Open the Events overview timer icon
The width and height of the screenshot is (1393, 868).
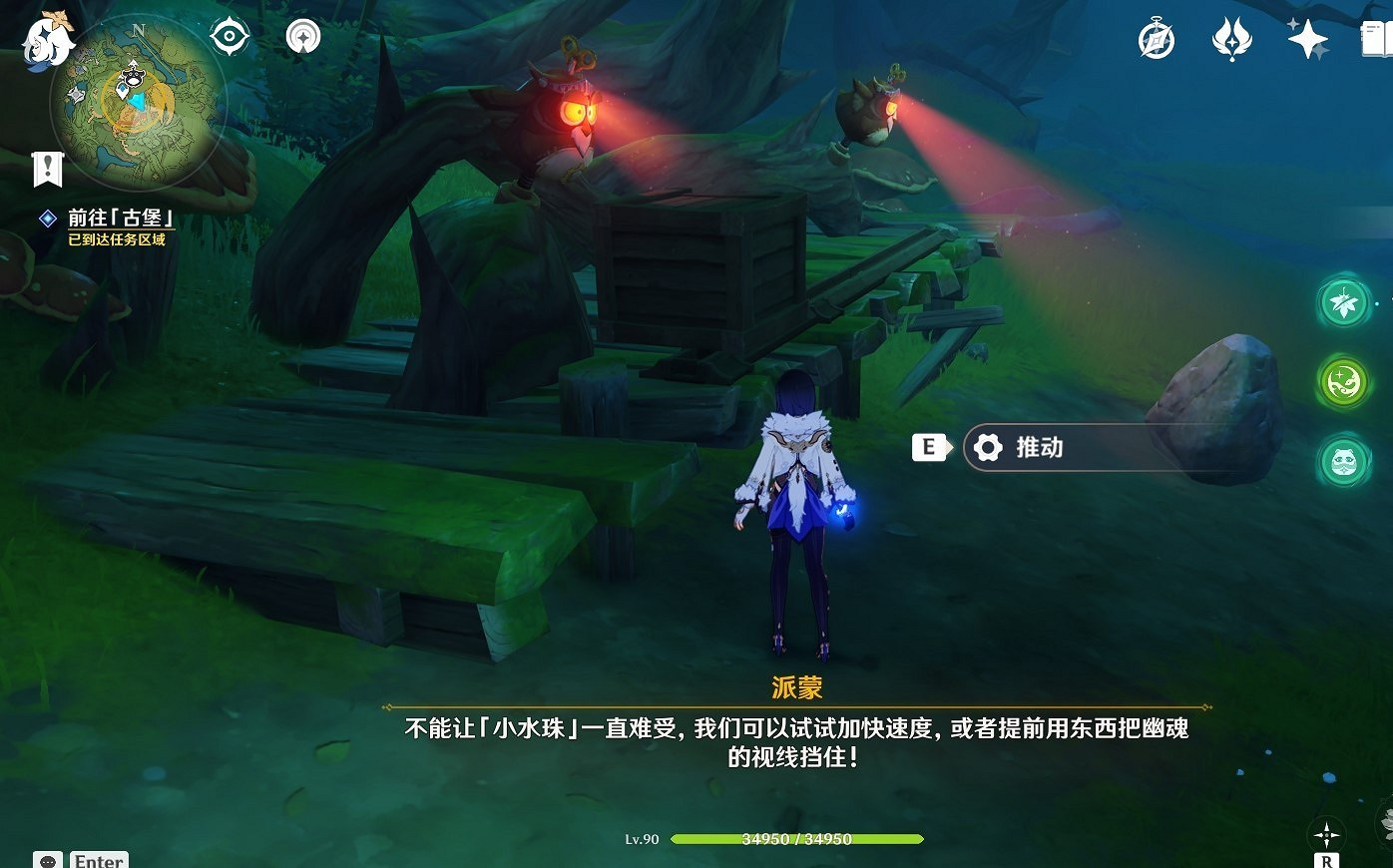point(1156,40)
